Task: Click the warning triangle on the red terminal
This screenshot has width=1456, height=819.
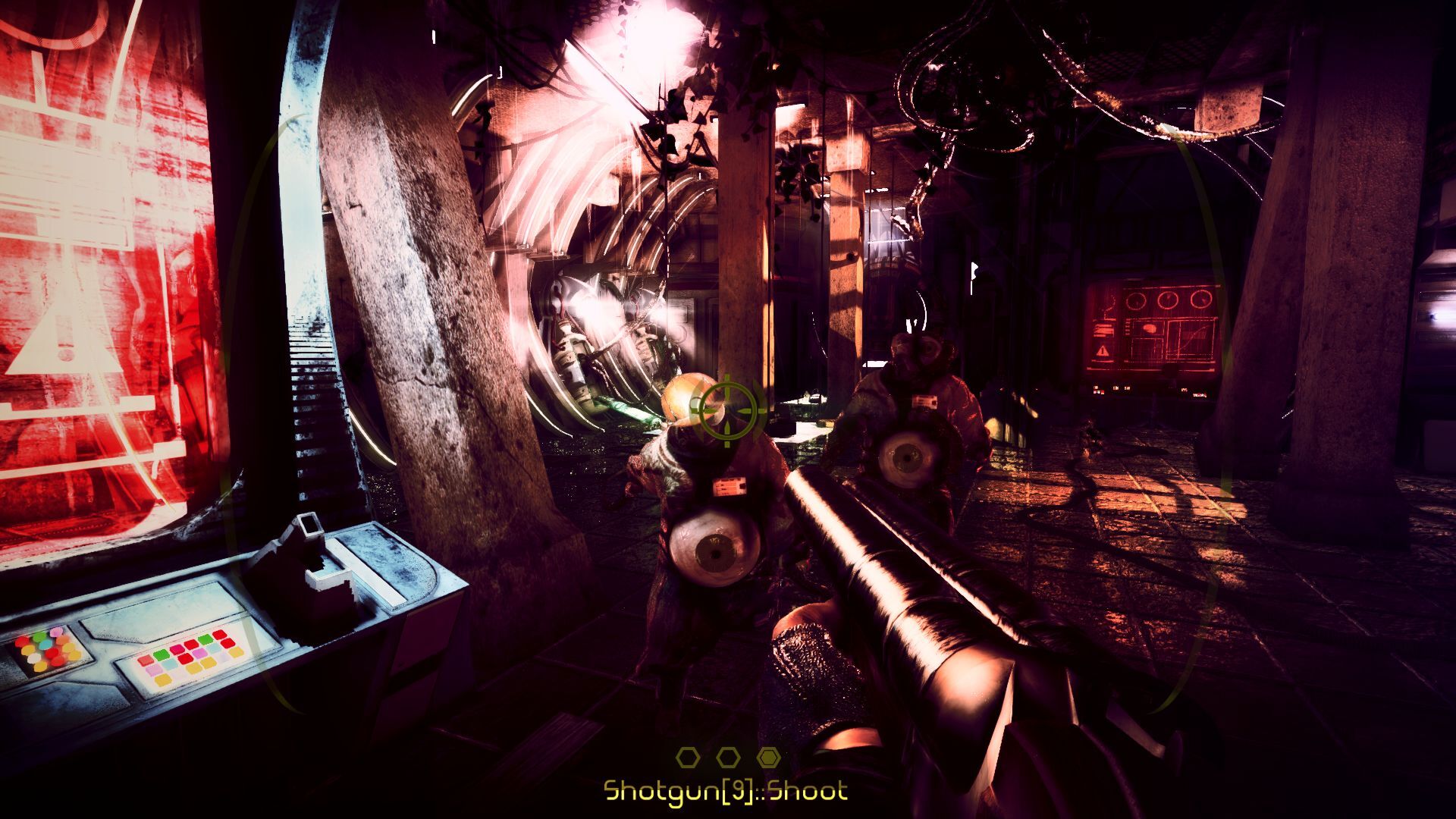Action: (1103, 350)
